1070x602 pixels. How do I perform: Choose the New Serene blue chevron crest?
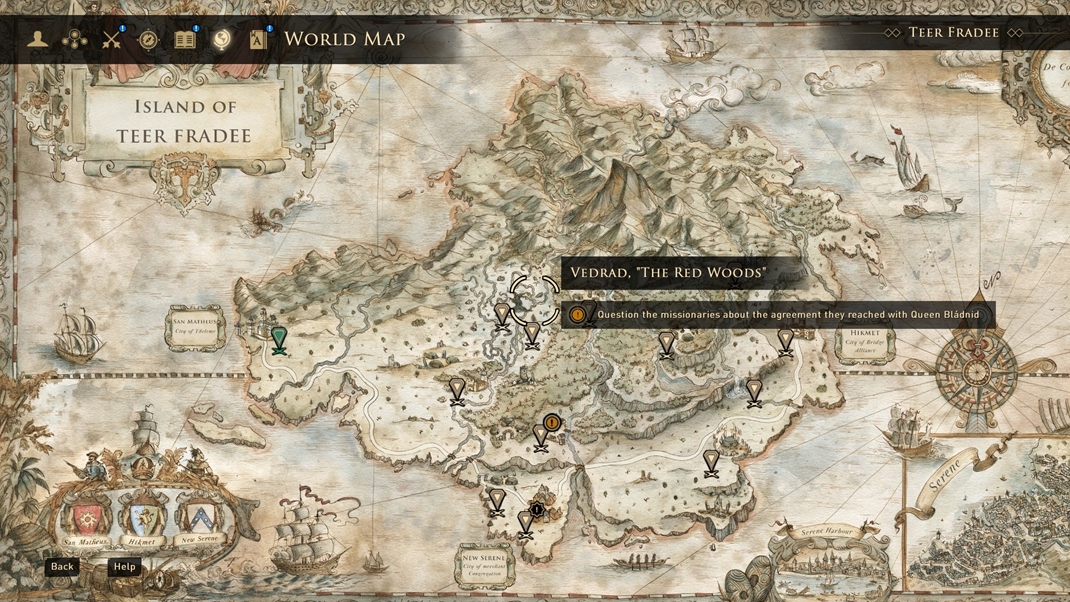tap(200, 517)
